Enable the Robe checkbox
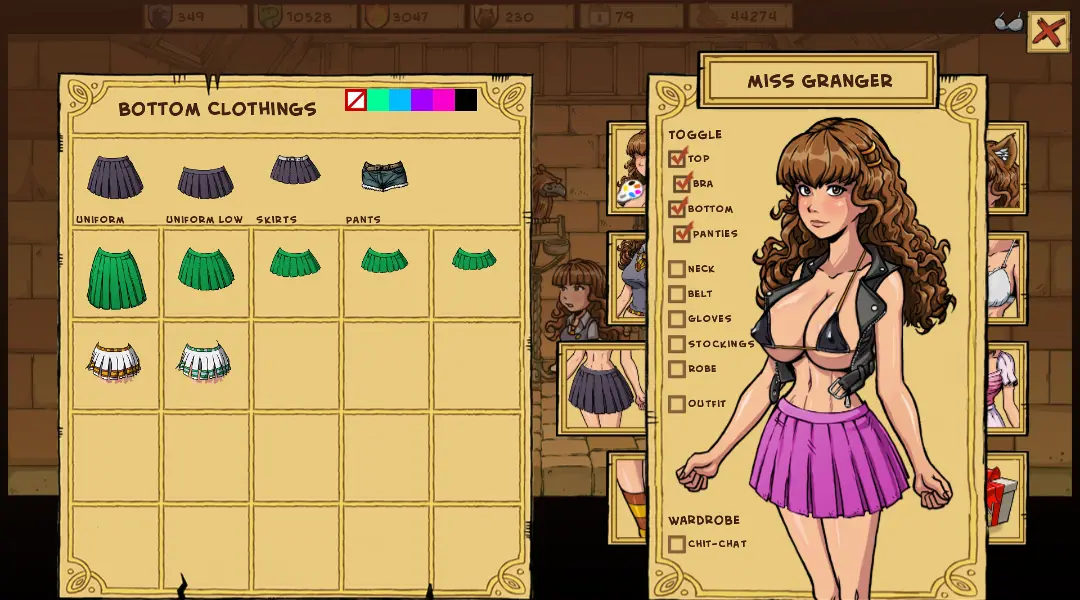This screenshot has height=600, width=1080. pyautogui.click(x=677, y=369)
